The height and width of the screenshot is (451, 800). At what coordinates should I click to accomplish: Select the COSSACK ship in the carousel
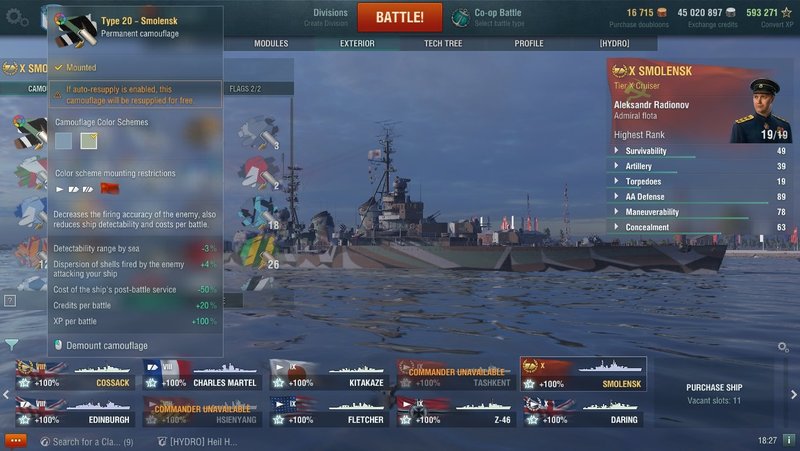(74, 374)
